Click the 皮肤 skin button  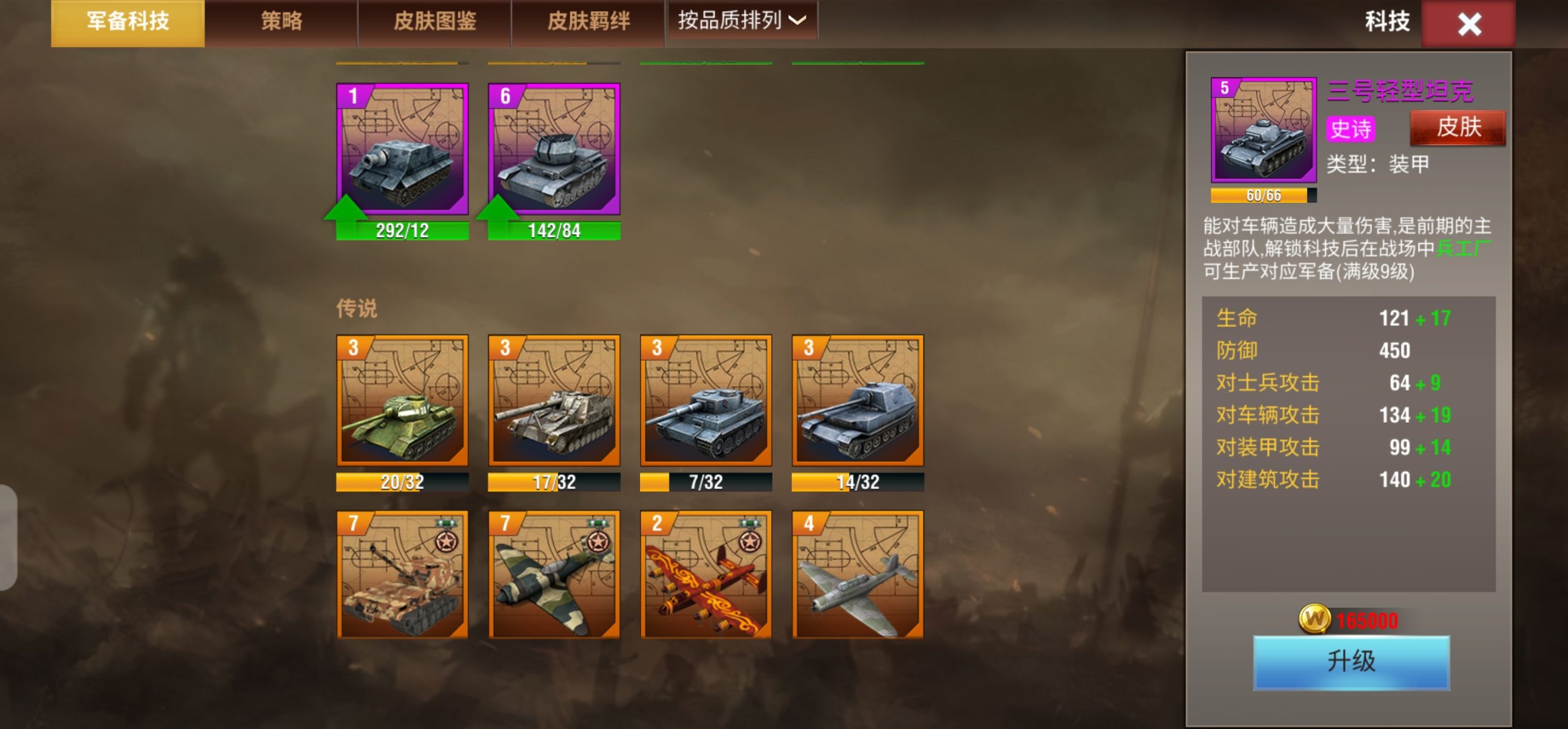click(1458, 127)
